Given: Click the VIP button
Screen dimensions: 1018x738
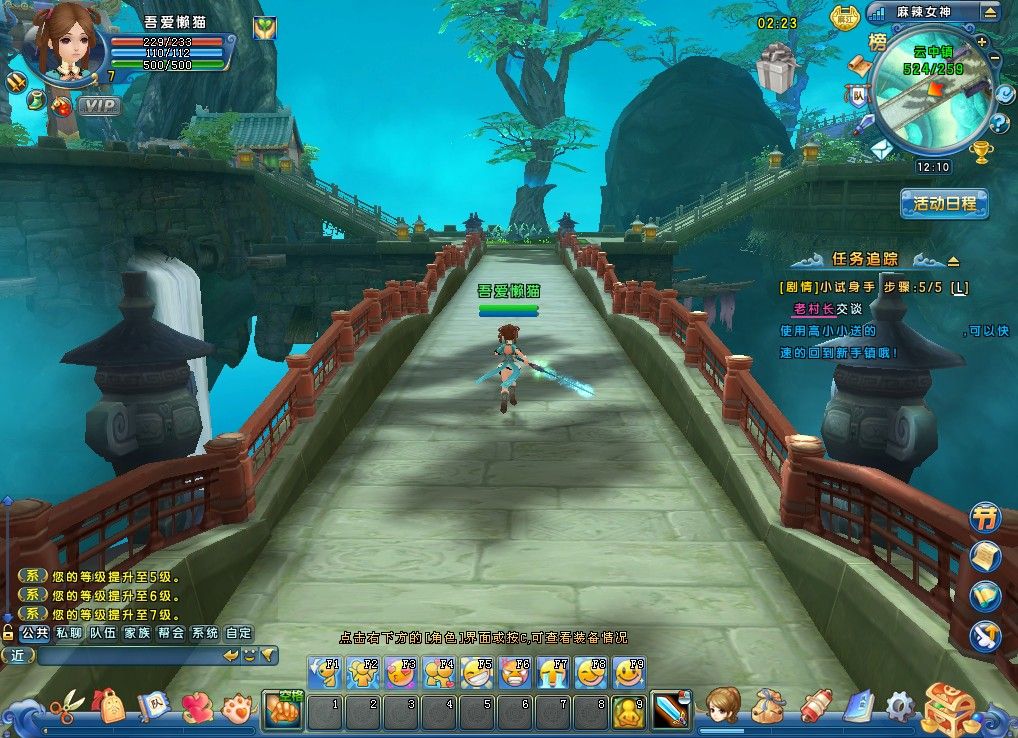Looking at the screenshot, I should click(99, 105).
